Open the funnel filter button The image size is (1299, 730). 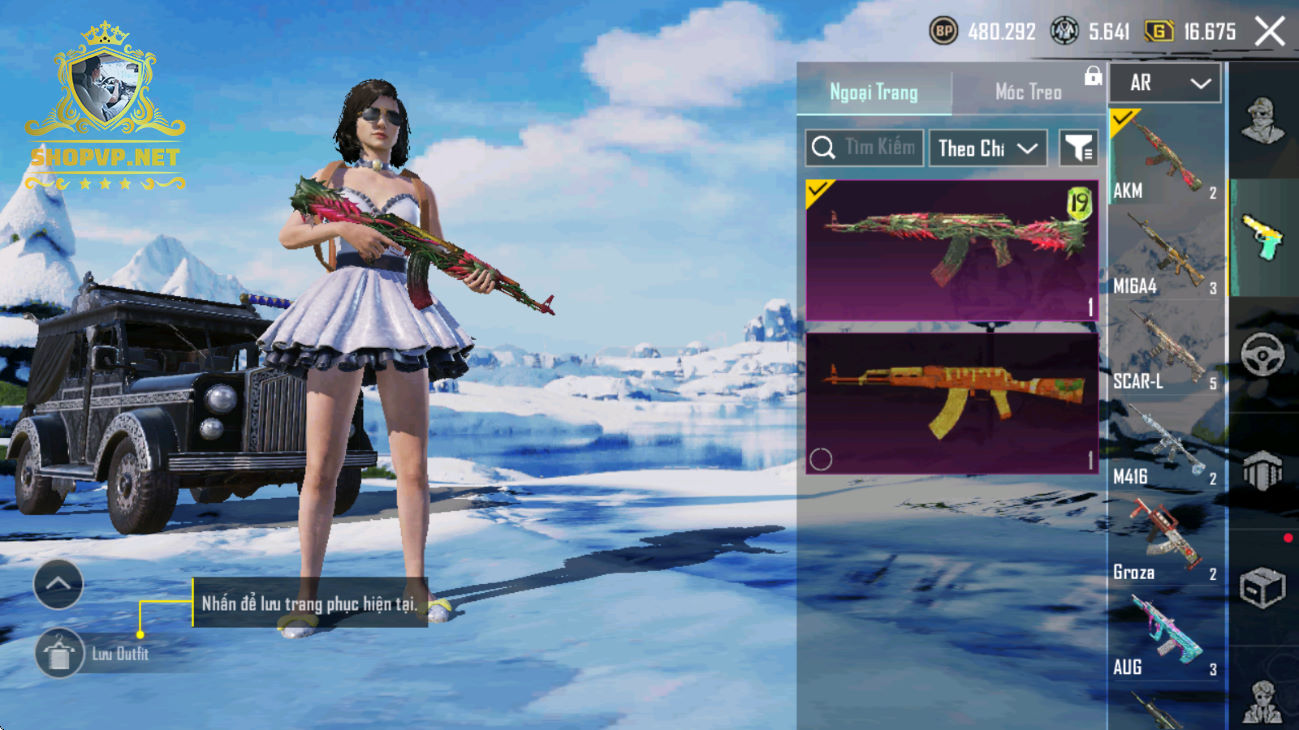pos(1078,148)
